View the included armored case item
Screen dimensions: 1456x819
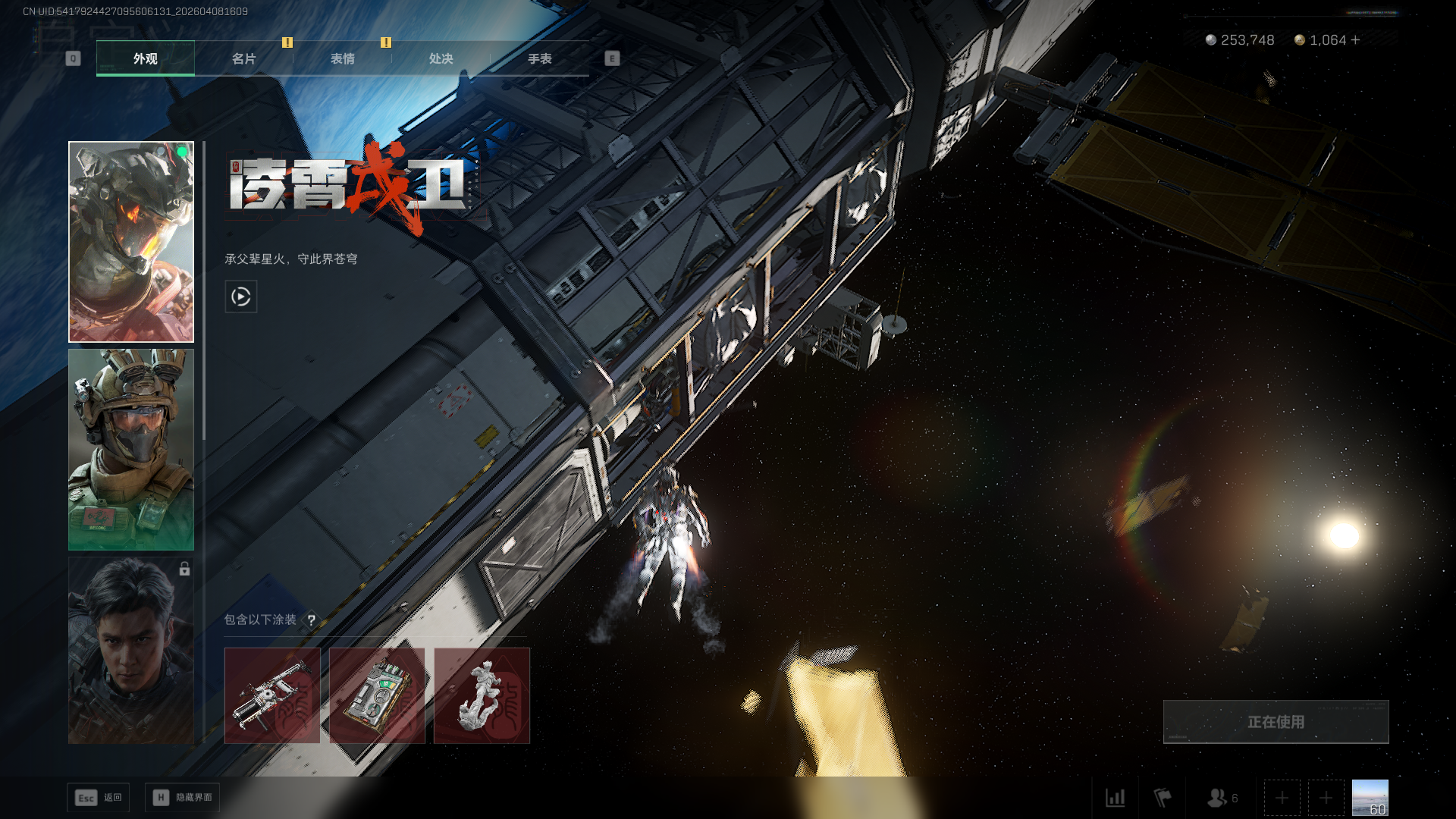[377, 695]
